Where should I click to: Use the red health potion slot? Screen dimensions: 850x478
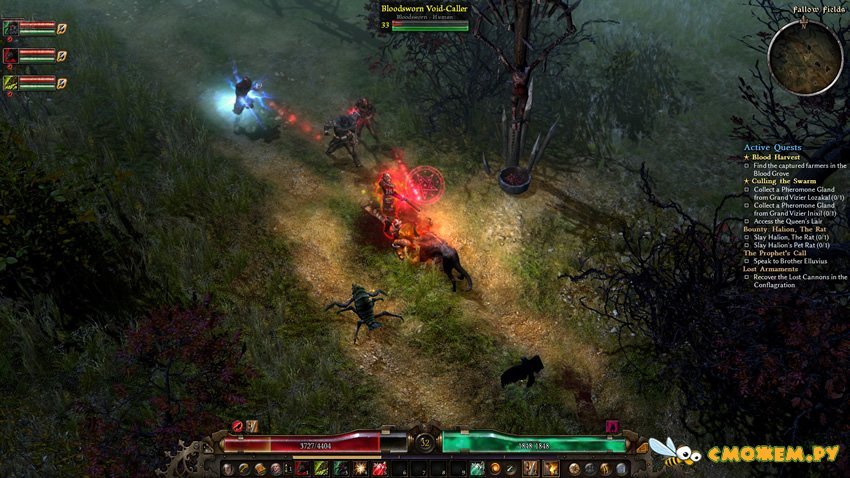point(380,468)
